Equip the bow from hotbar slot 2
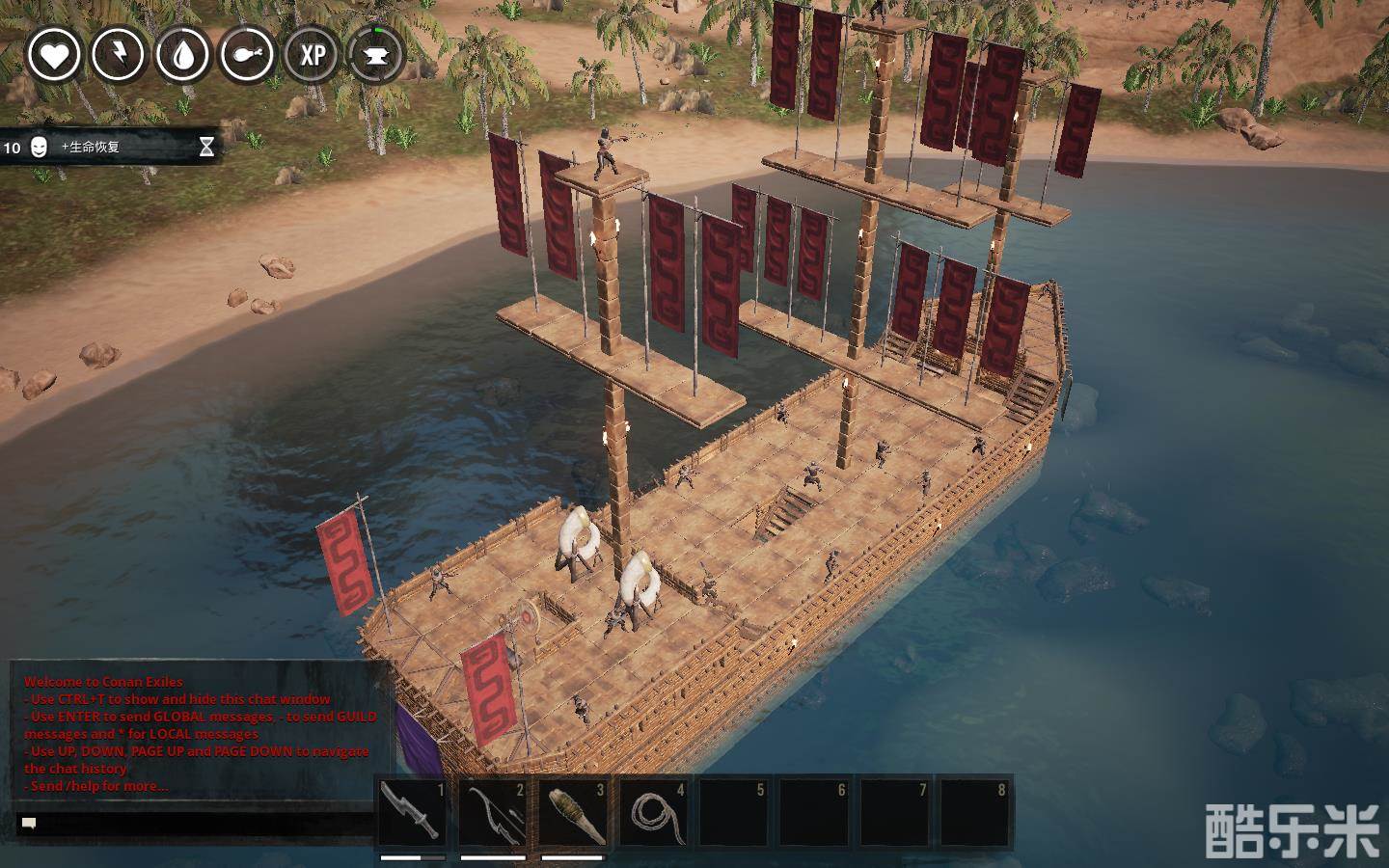 tap(493, 812)
